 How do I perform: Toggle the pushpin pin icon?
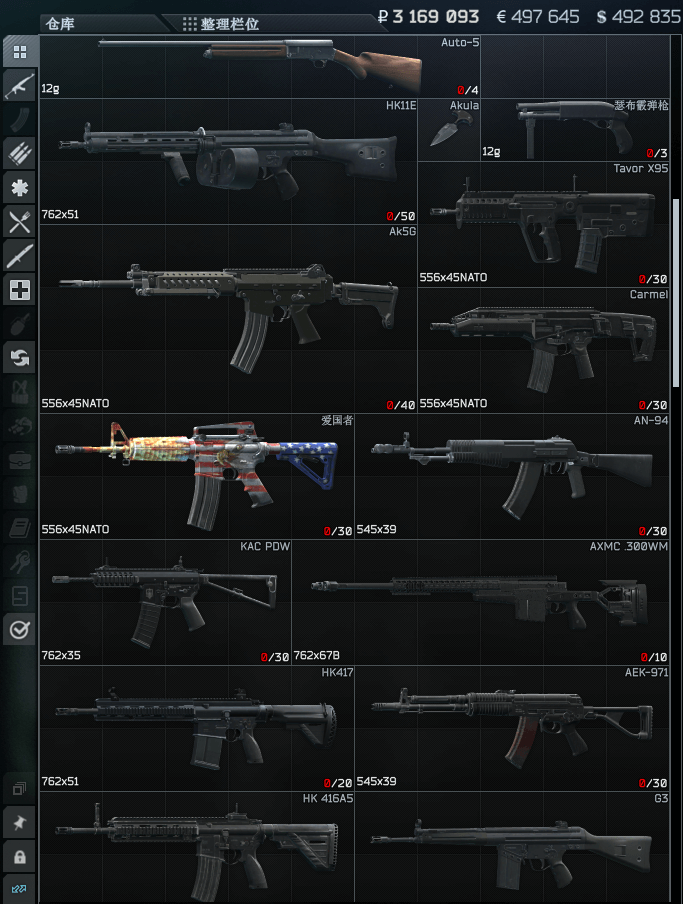tap(19, 823)
